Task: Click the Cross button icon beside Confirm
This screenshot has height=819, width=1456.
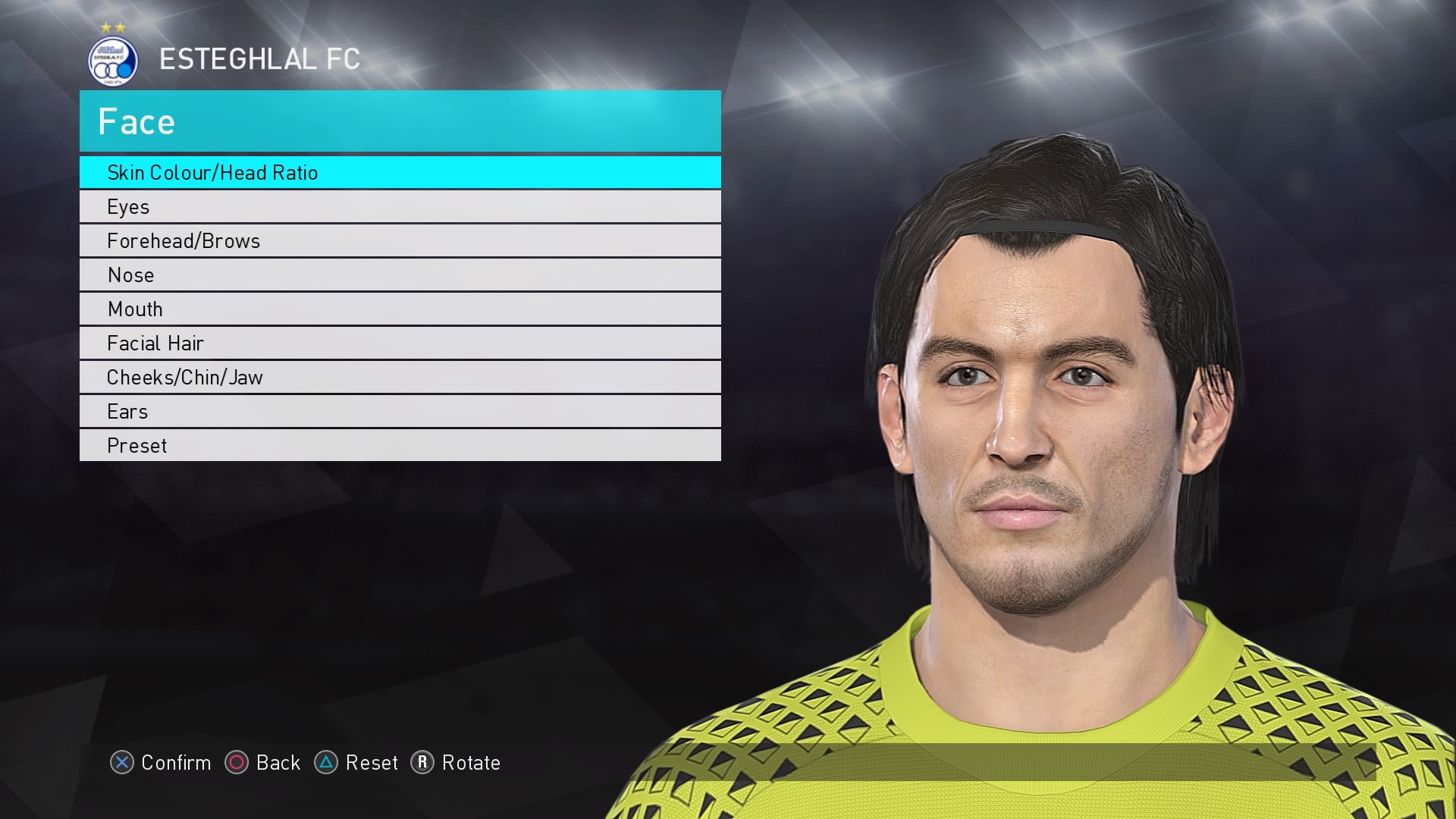Action: pyautogui.click(x=124, y=763)
